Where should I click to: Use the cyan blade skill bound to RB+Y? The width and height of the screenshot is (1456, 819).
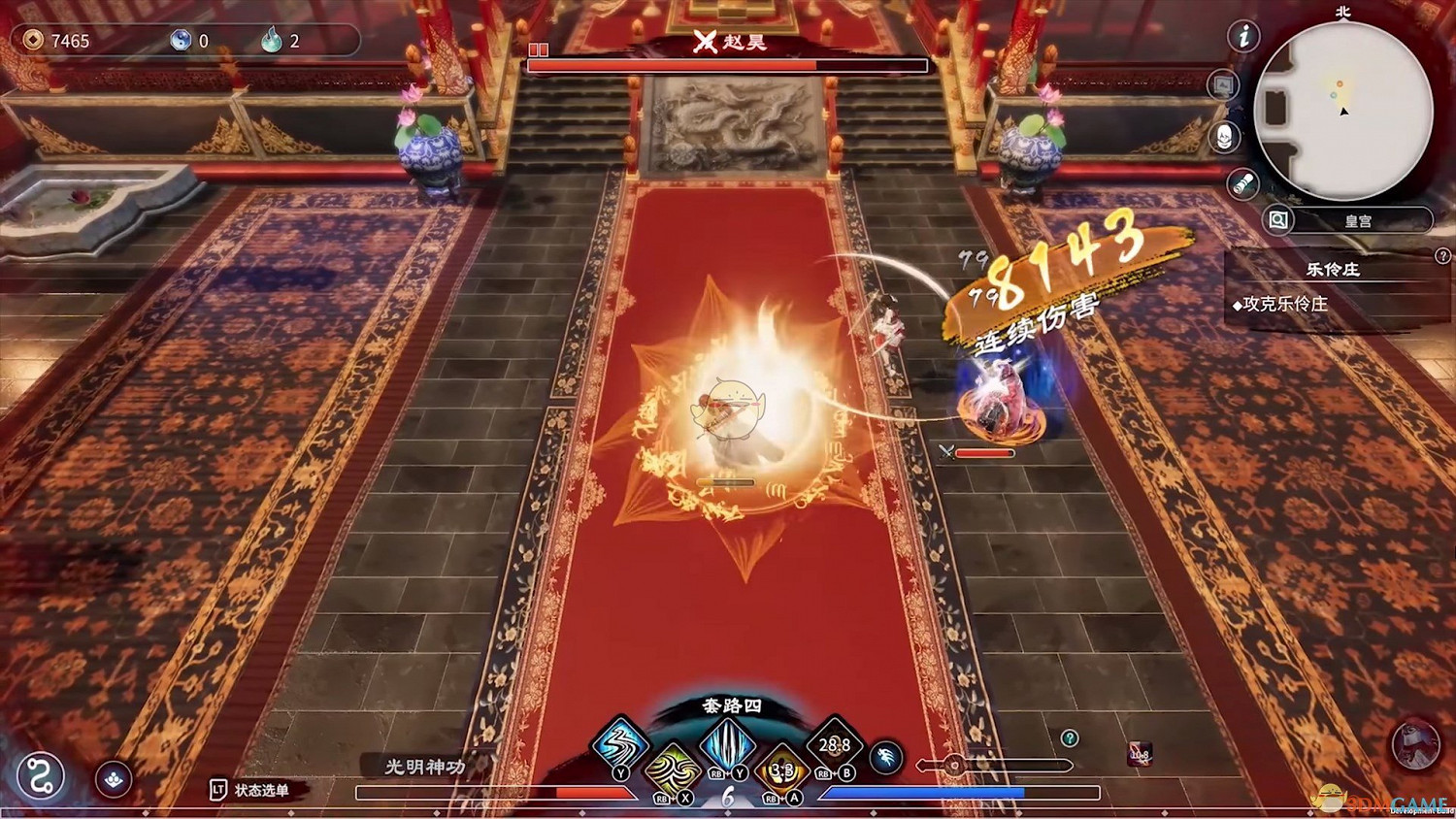[726, 747]
